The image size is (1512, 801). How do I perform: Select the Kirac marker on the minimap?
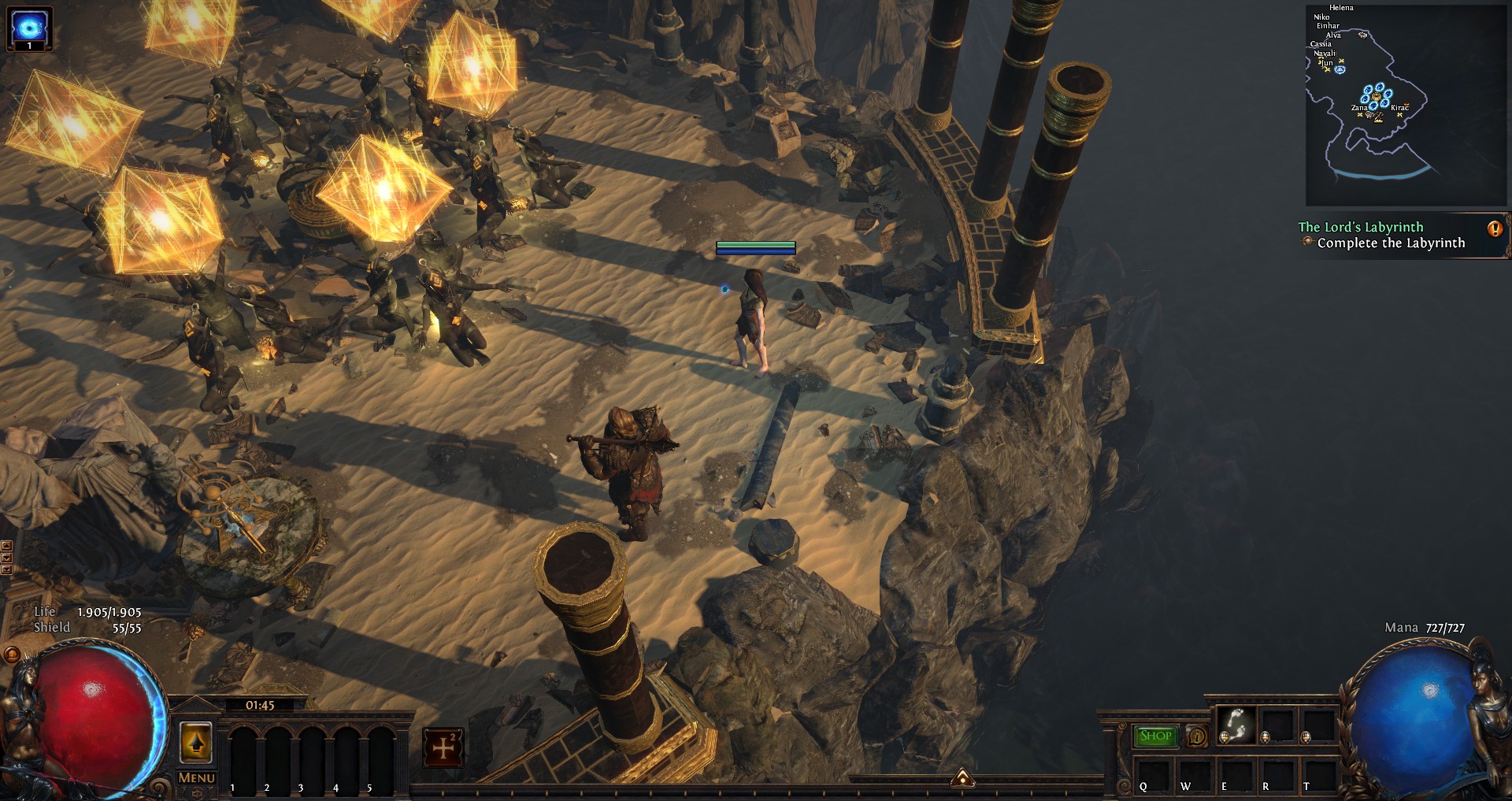click(1399, 108)
